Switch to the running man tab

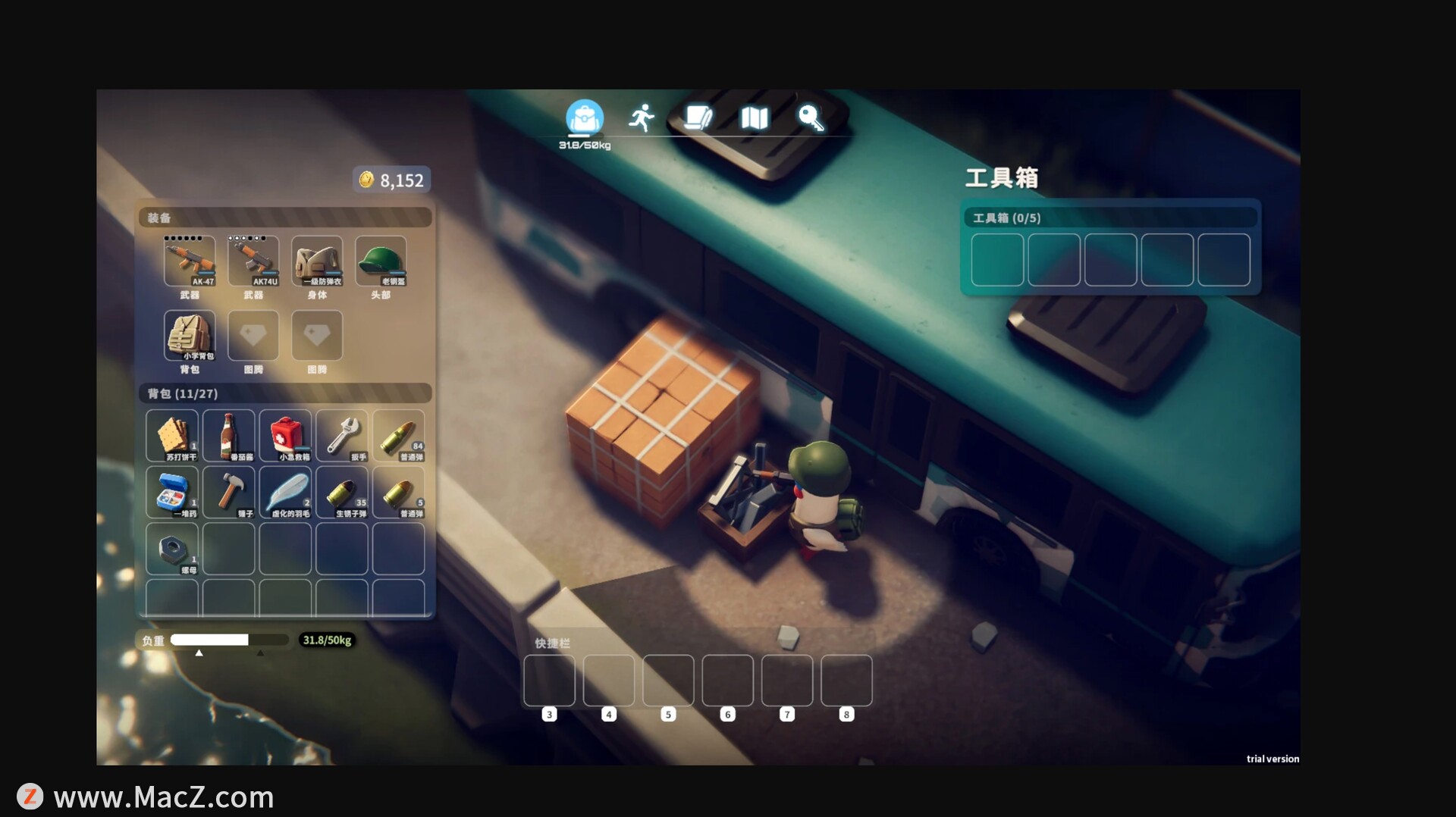pyautogui.click(x=642, y=118)
